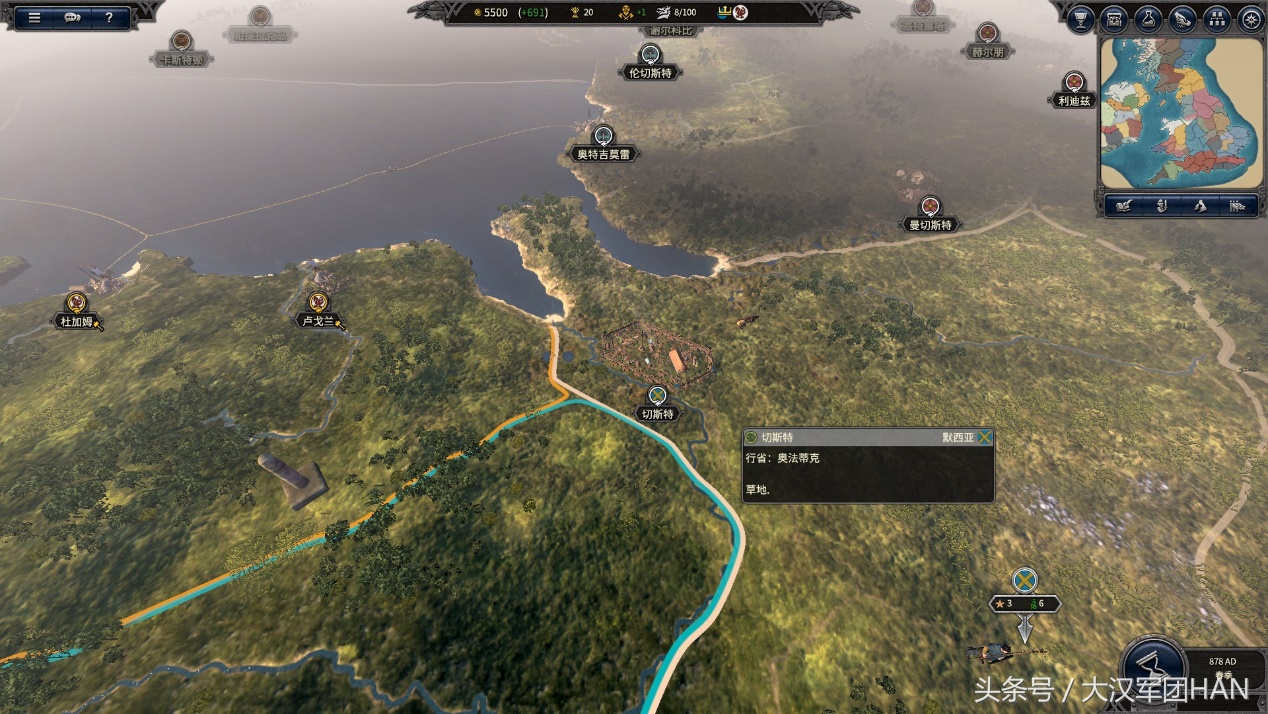
Task: Open the kneeling figure list tab under the minimap
Action: [x=1200, y=205]
